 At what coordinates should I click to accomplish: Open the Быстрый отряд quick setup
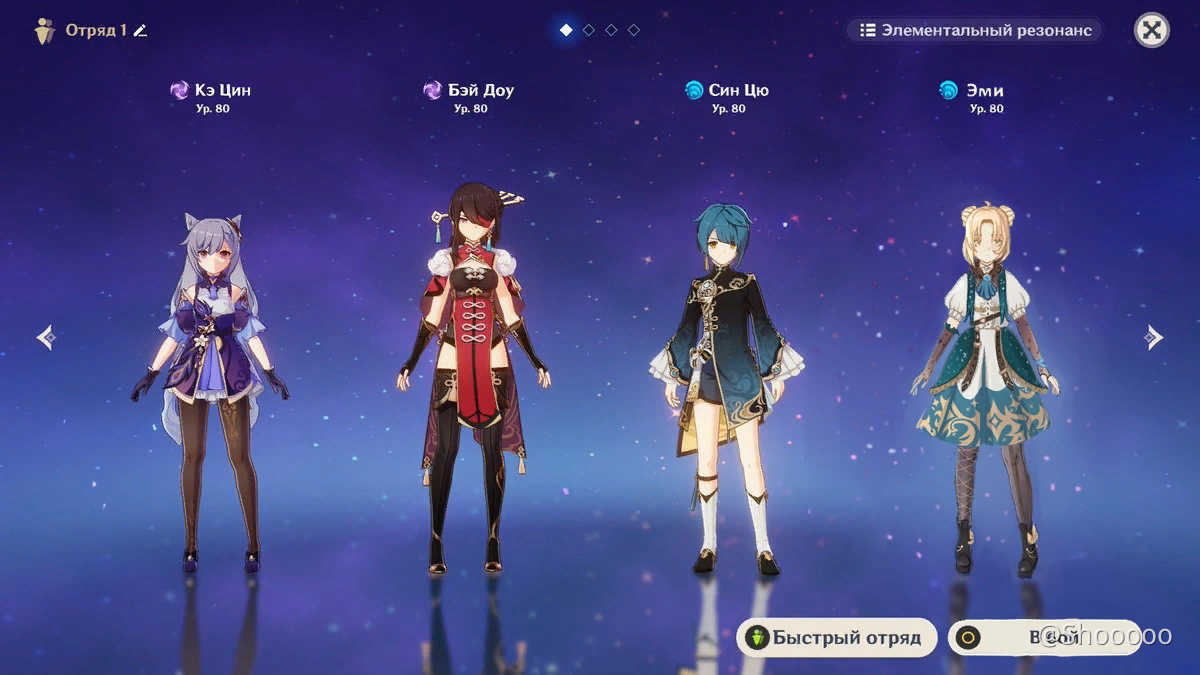tap(836, 637)
